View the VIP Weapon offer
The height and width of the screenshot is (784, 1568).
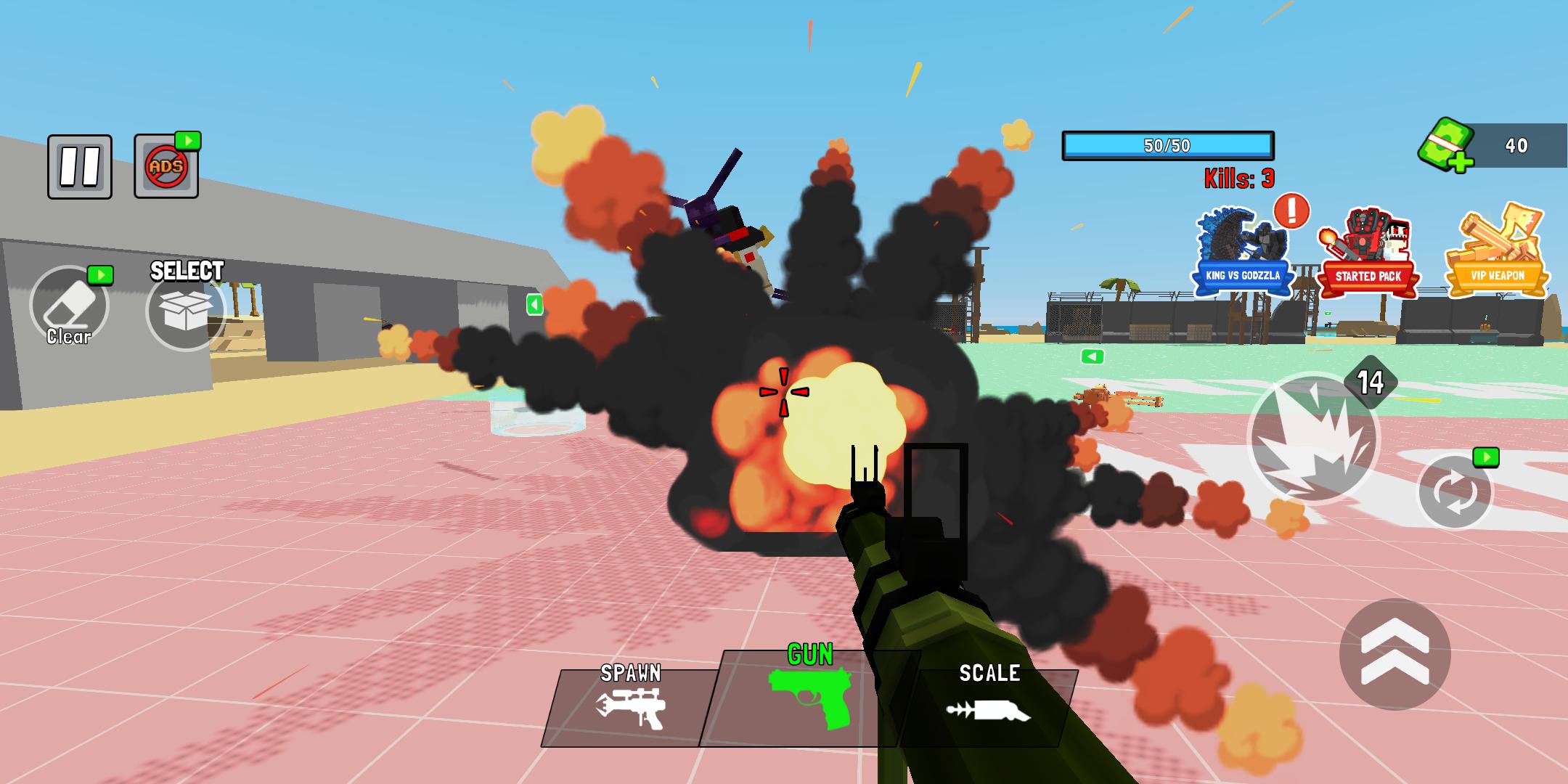coord(1497,252)
